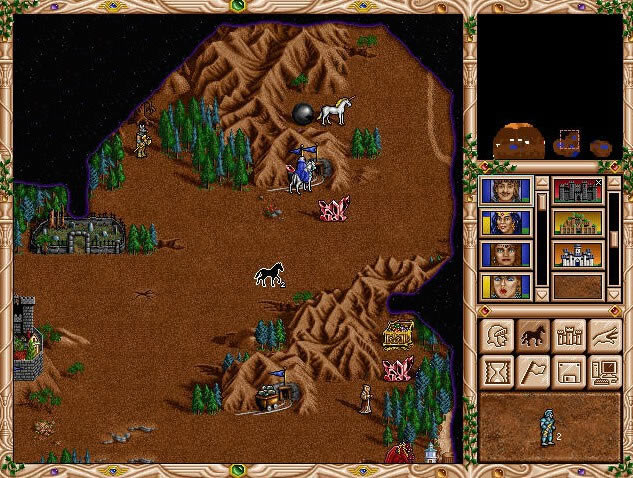Click the castle list scroll down arrow
This screenshot has width=633, height=478.
coord(614,295)
